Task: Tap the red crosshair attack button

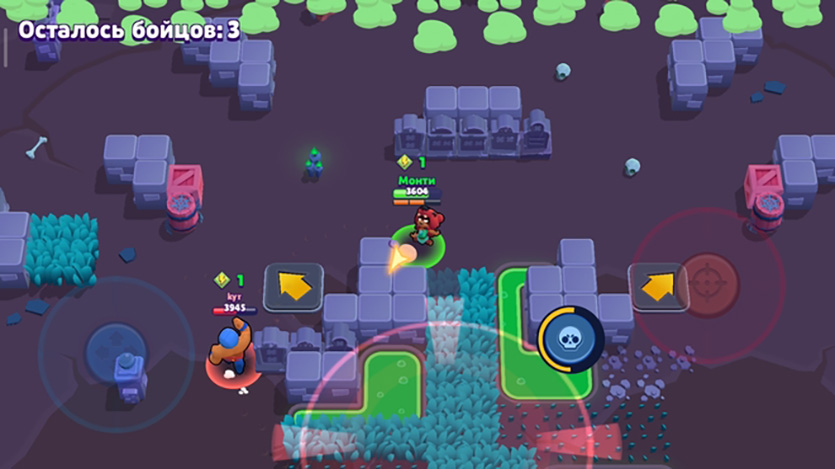Action: [708, 285]
